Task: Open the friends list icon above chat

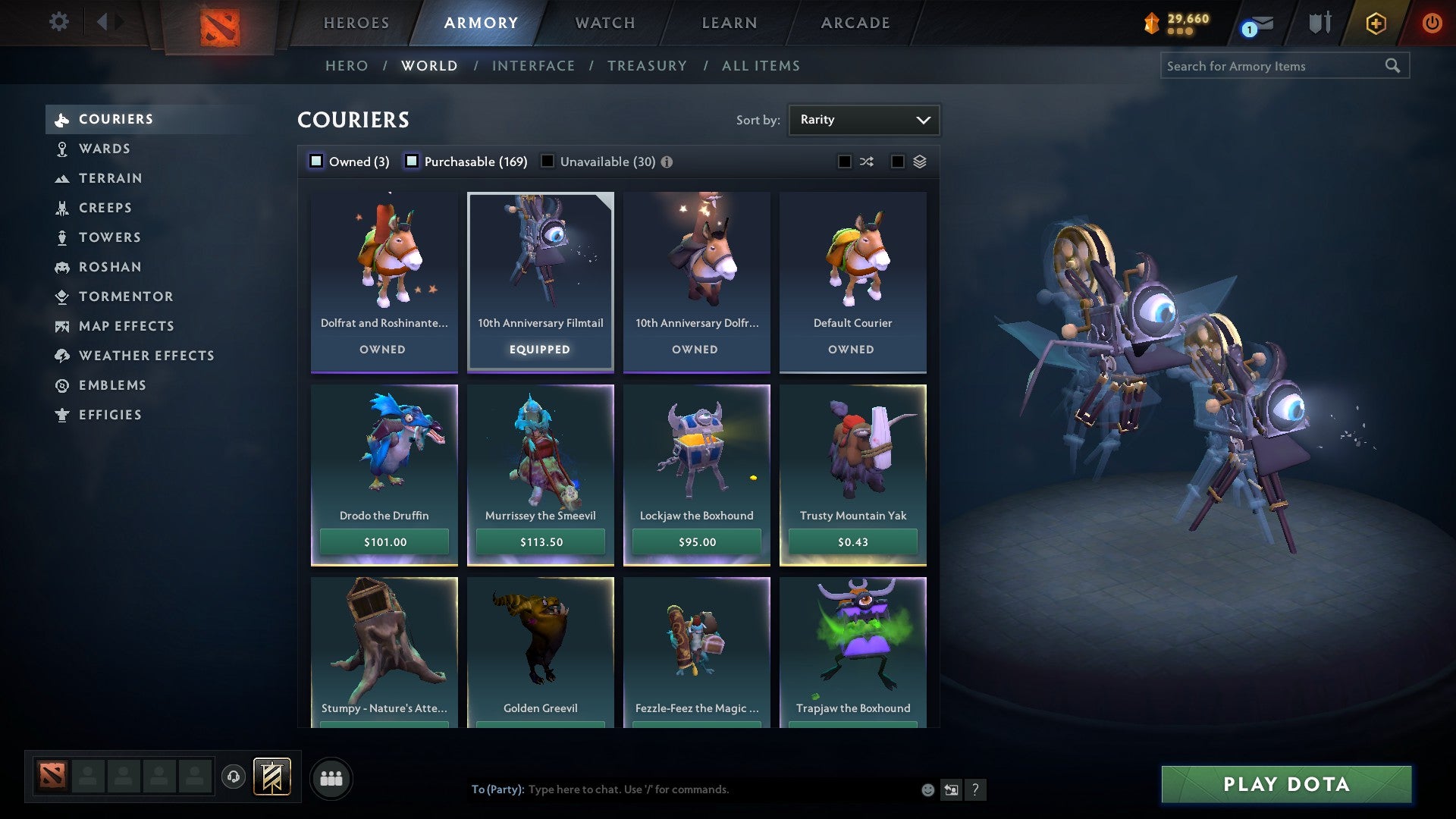Action: pos(331,777)
